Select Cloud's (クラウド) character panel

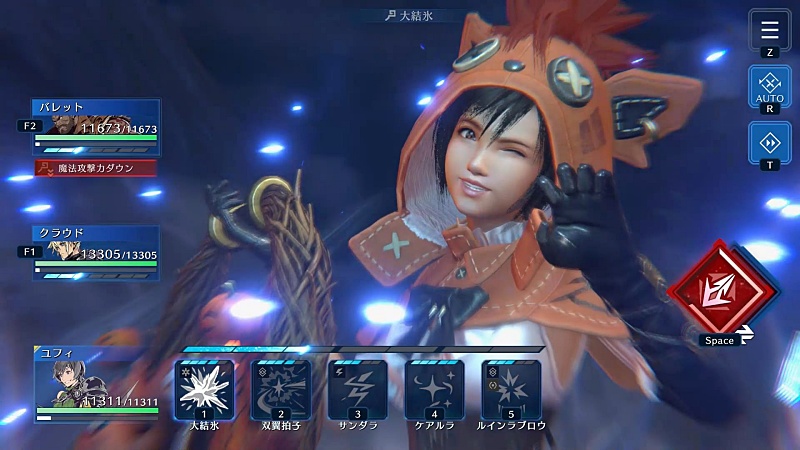click(x=97, y=251)
